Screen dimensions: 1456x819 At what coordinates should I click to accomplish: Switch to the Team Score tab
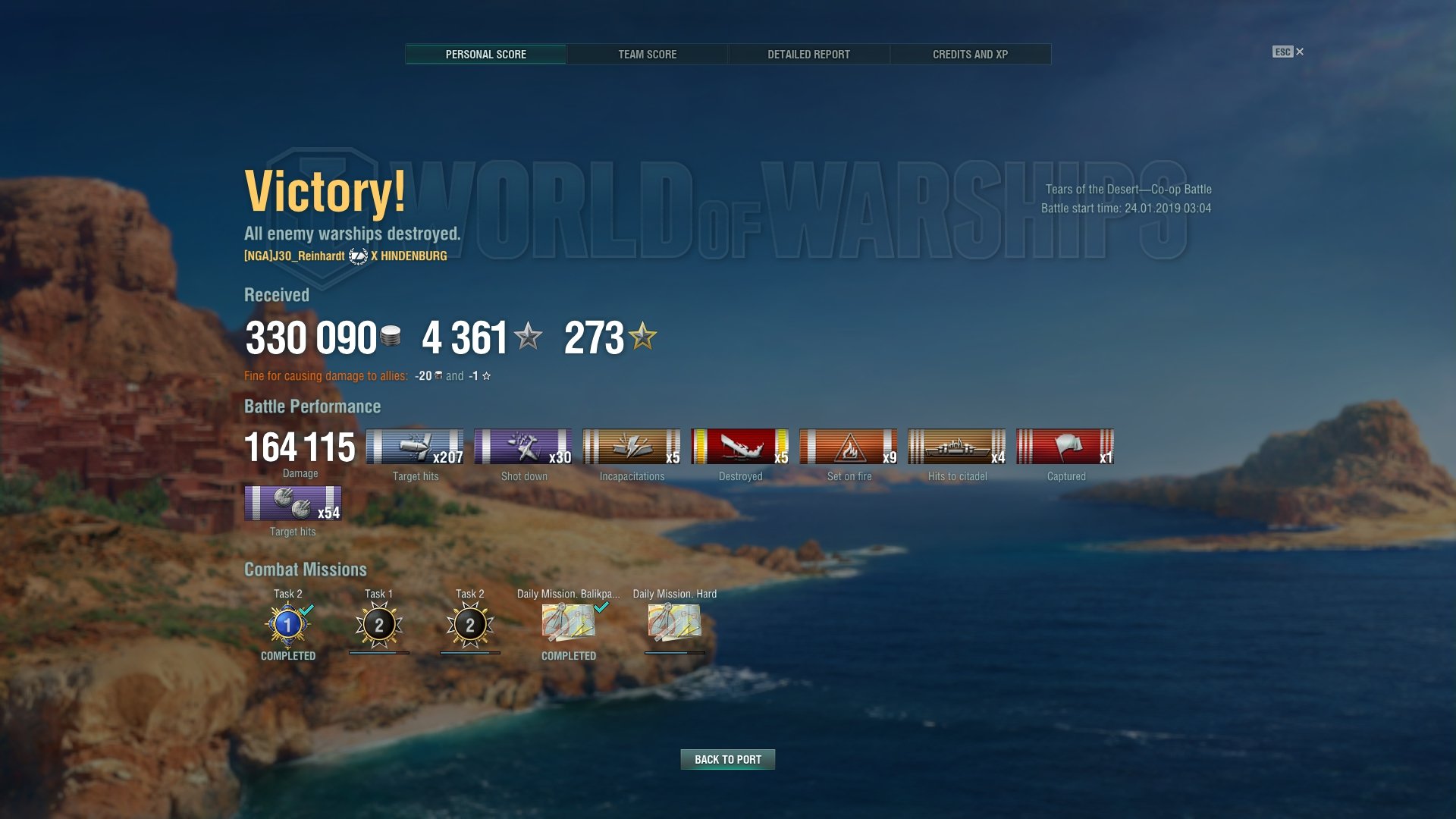pos(648,54)
